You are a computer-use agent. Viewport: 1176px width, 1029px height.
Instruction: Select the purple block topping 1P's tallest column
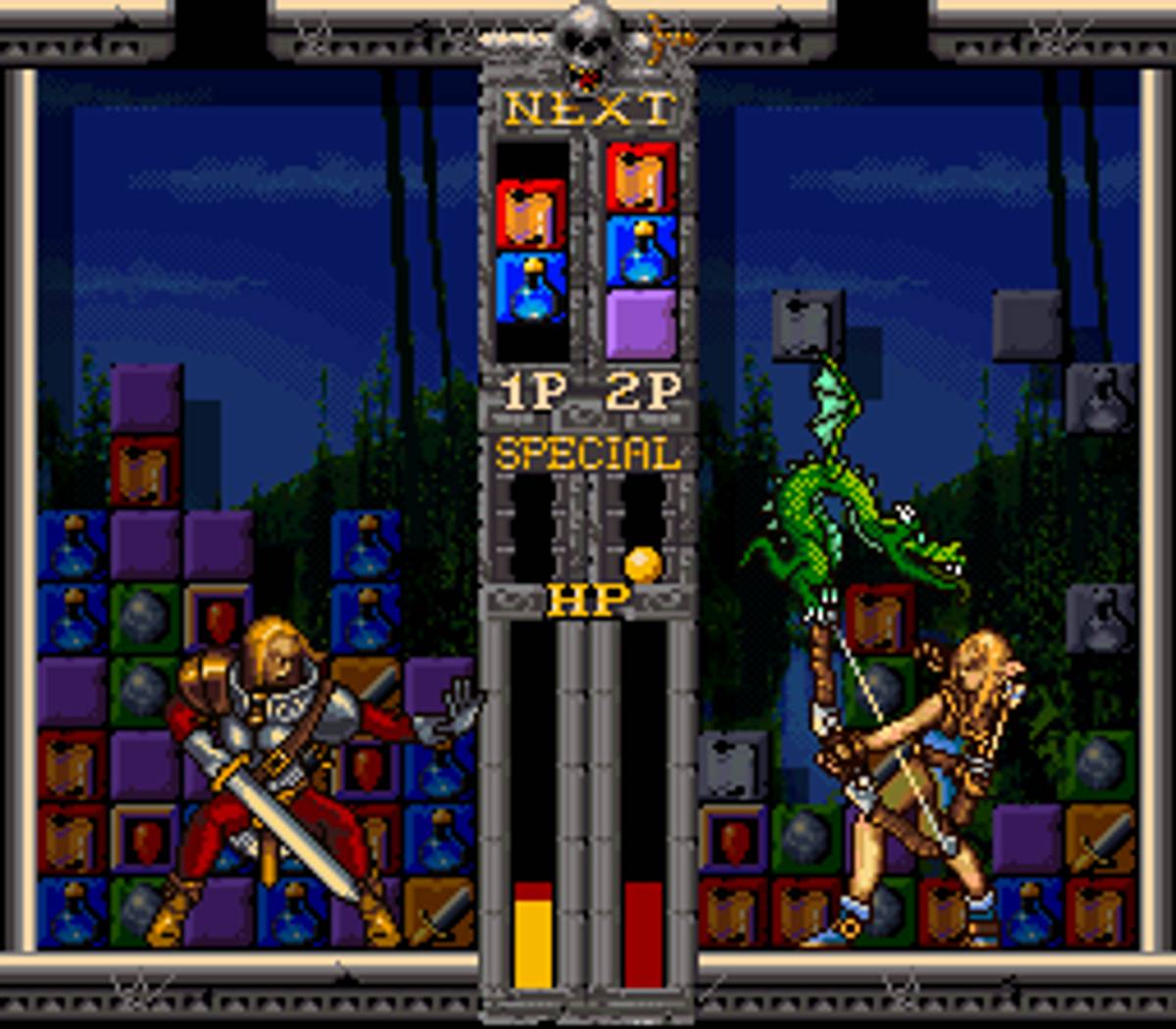(x=146, y=398)
